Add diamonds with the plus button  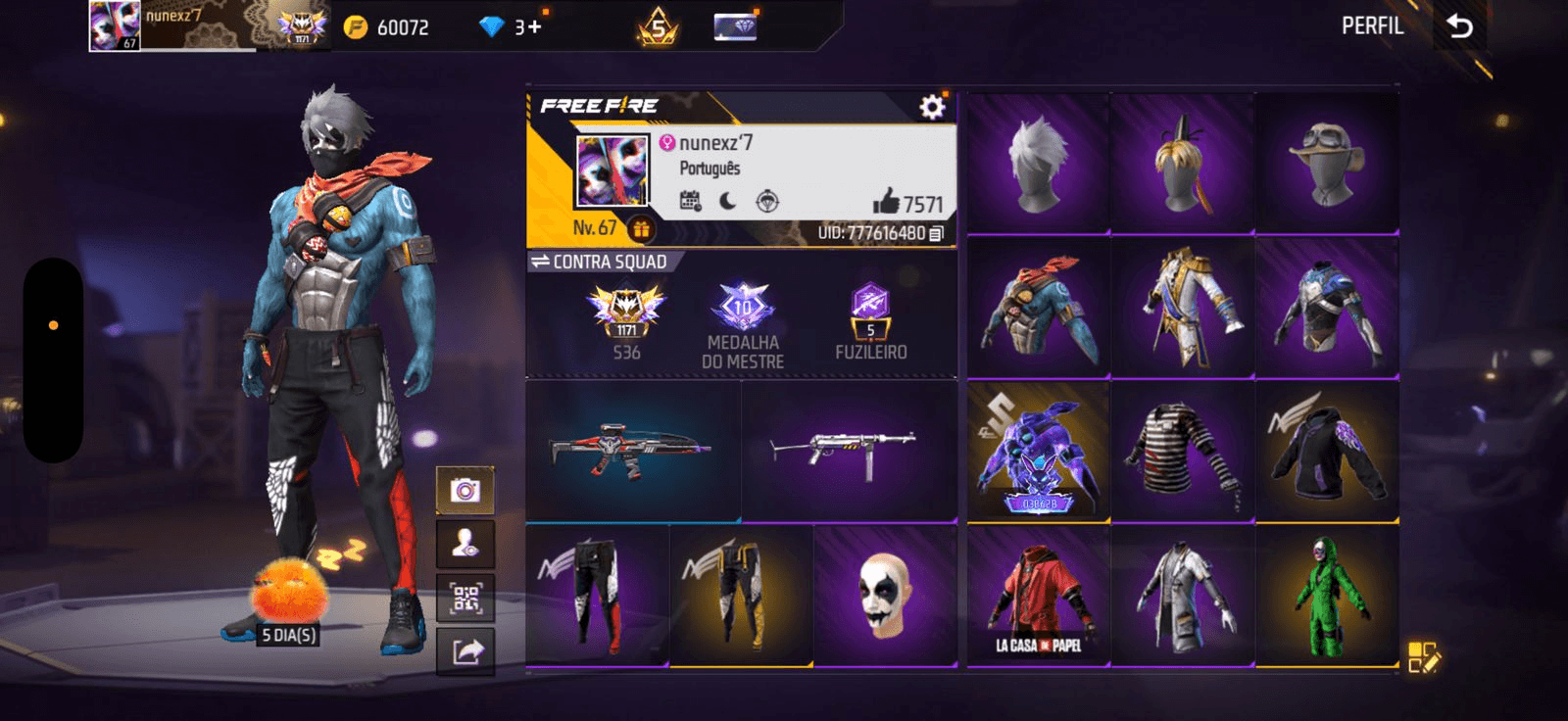click(x=534, y=27)
